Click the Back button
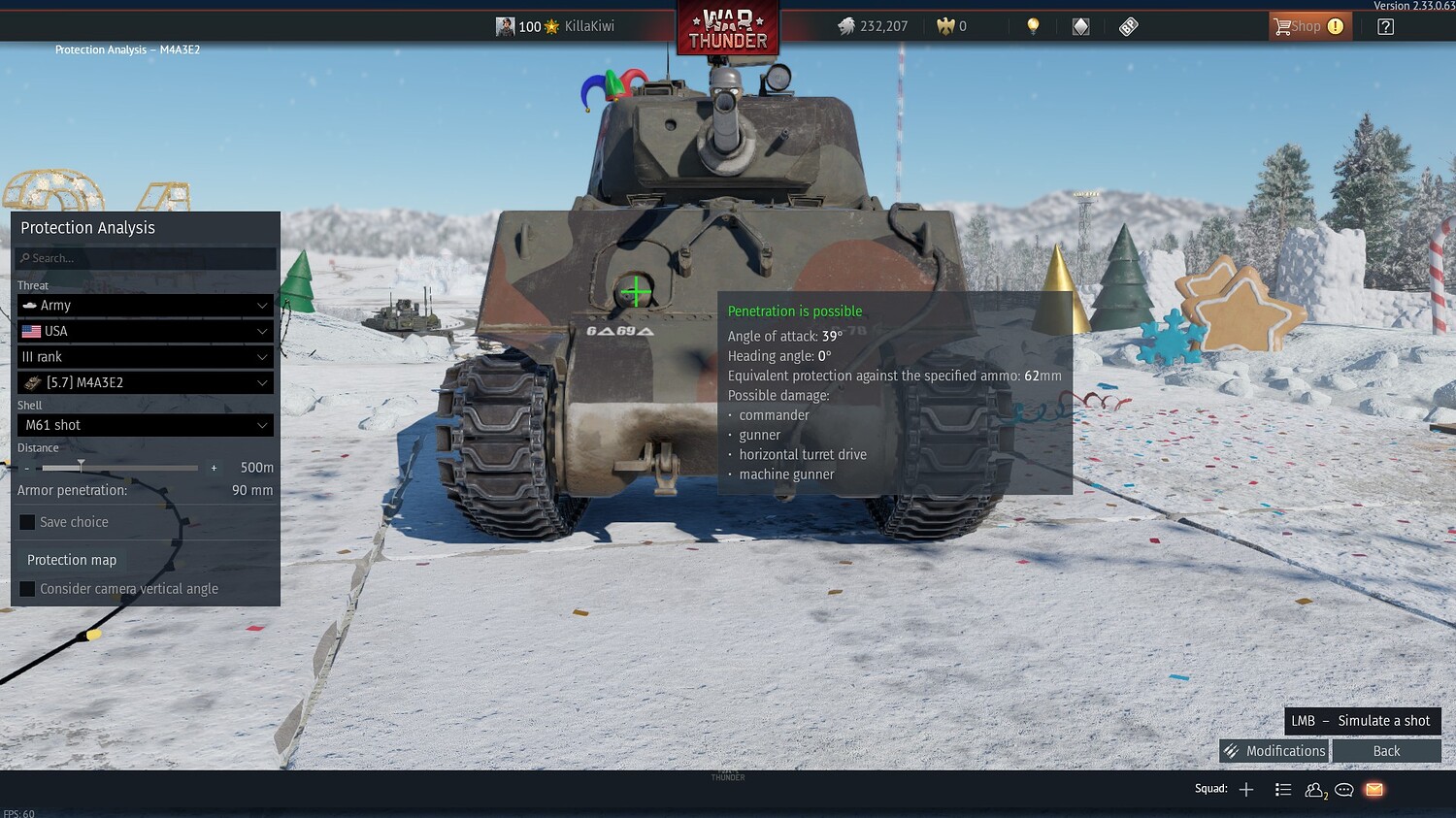The width and height of the screenshot is (1456, 818). (x=1387, y=750)
